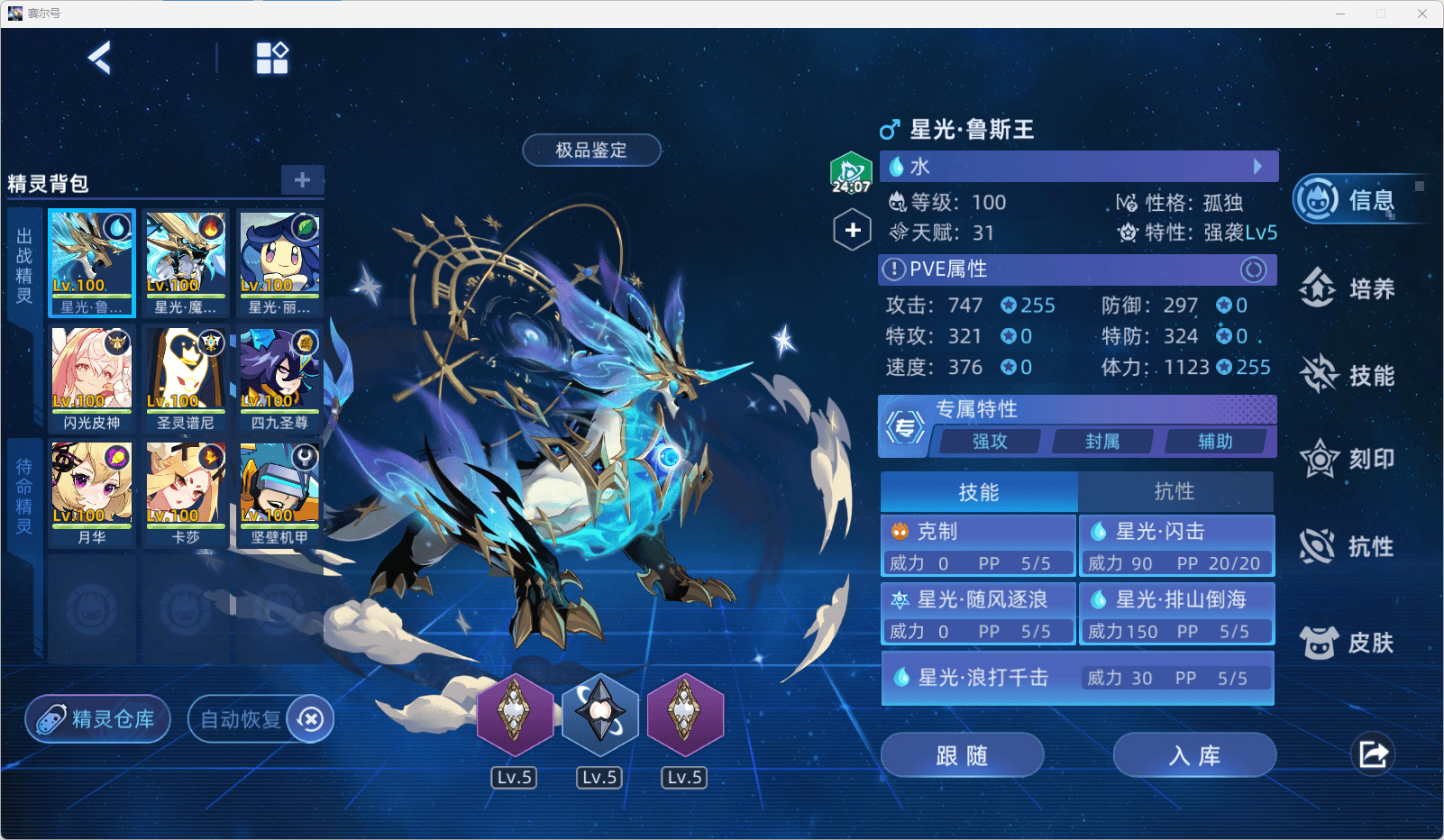This screenshot has height=840, width=1444.
Task: Open the 刻印 engraving section
Action: tap(1349, 460)
